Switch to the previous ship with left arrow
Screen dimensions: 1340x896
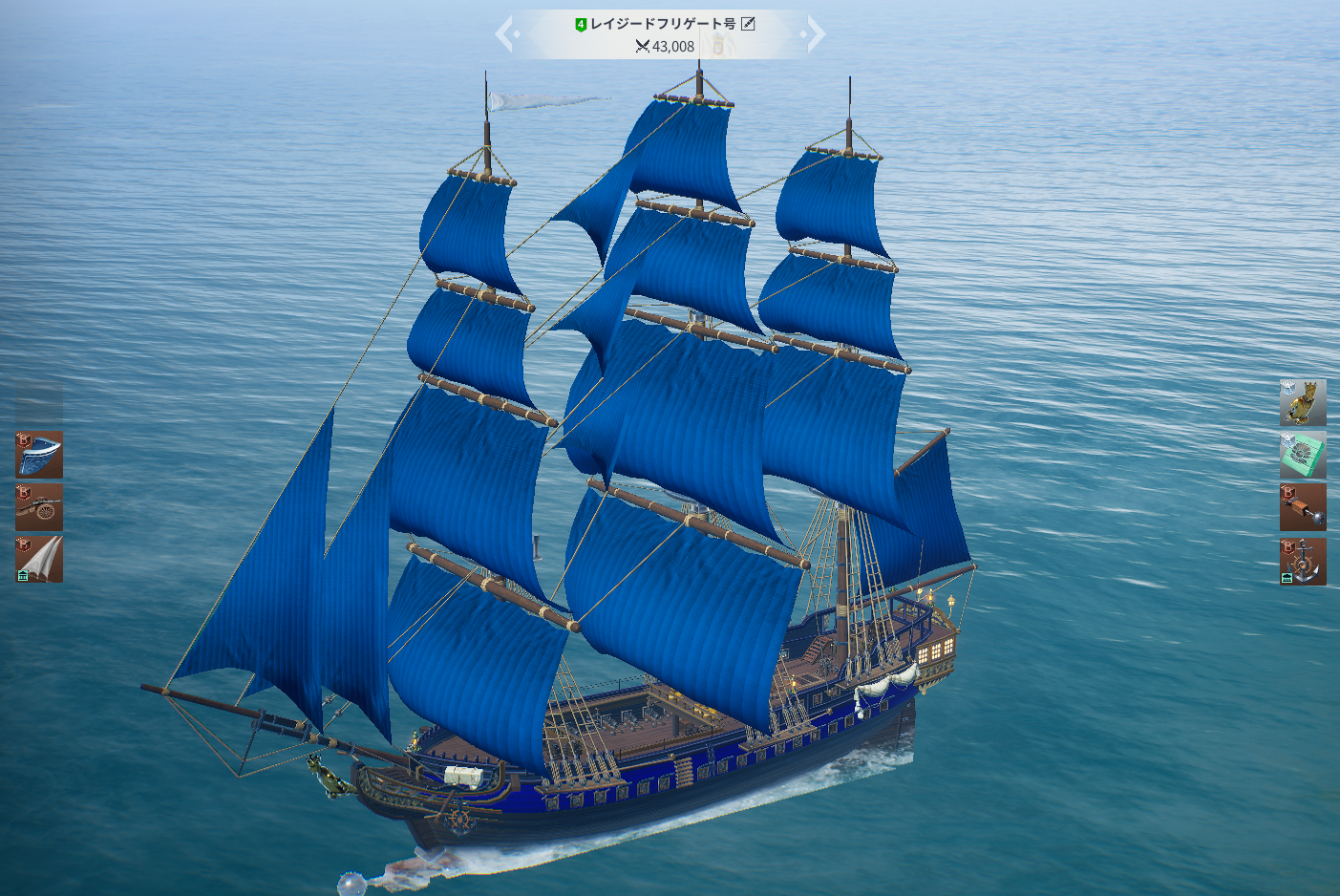(x=506, y=34)
